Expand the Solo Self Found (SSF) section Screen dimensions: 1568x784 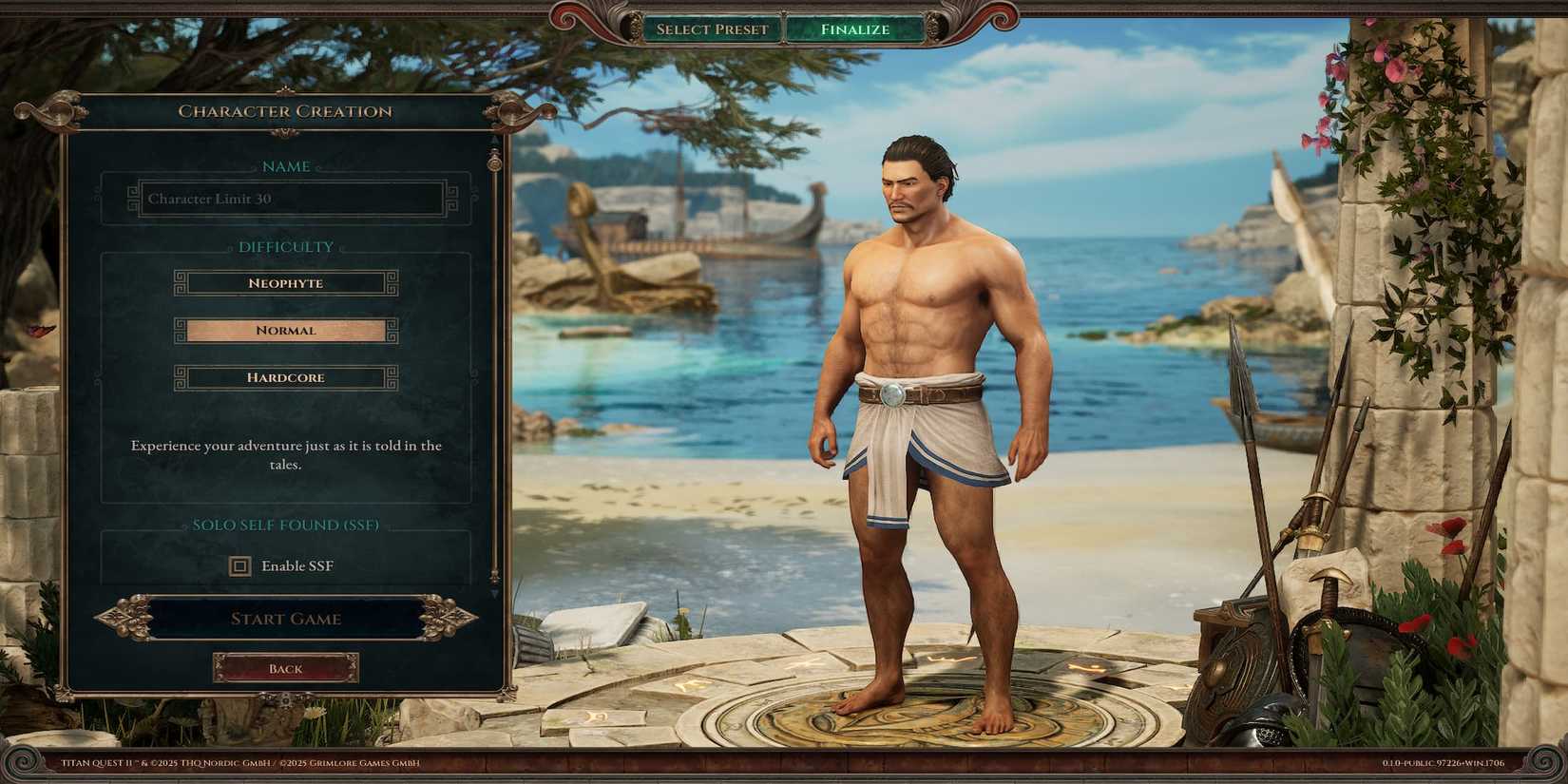pyautogui.click(x=285, y=524)
